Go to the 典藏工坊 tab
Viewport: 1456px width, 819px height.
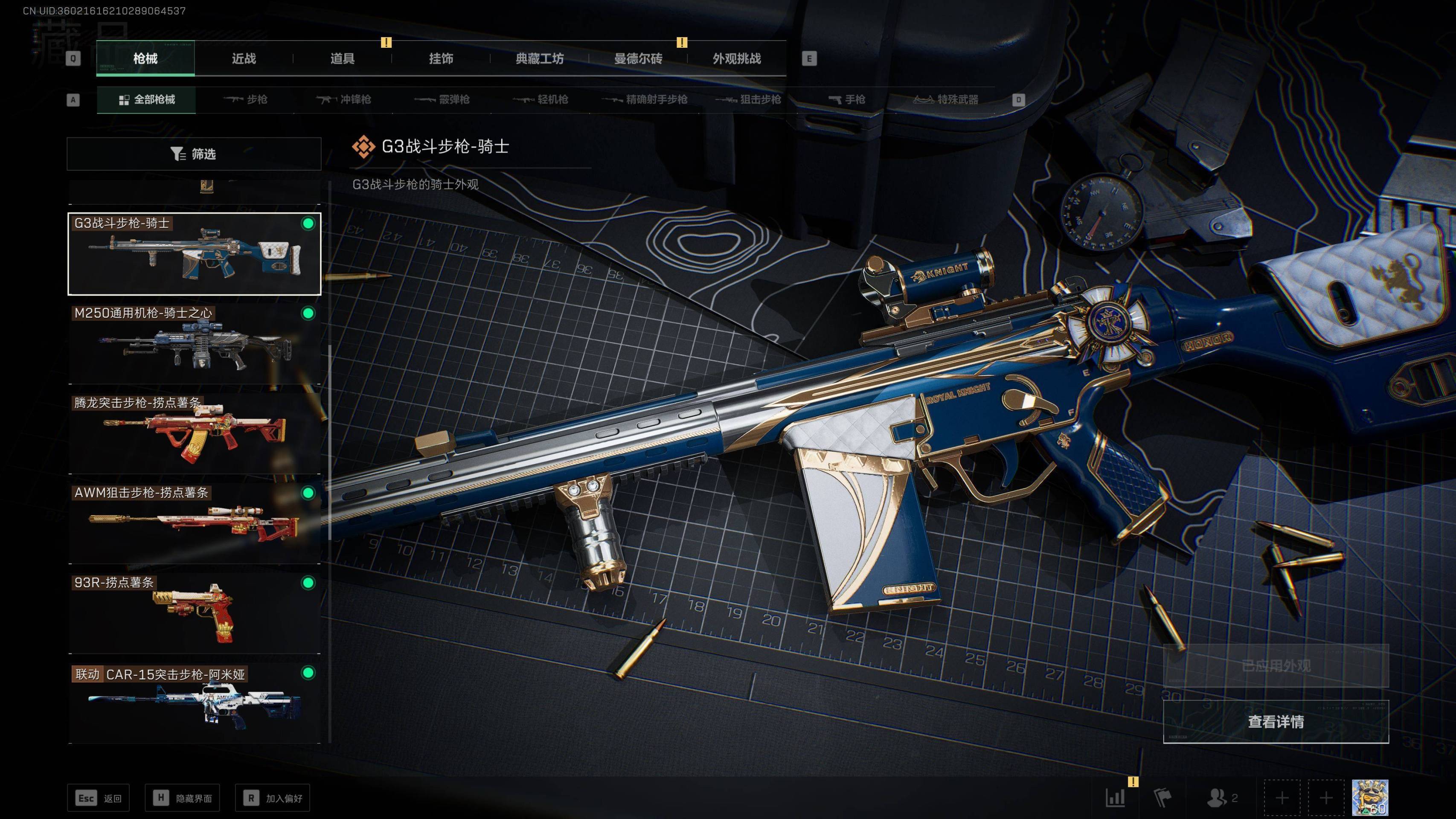(x=539, y=59)
